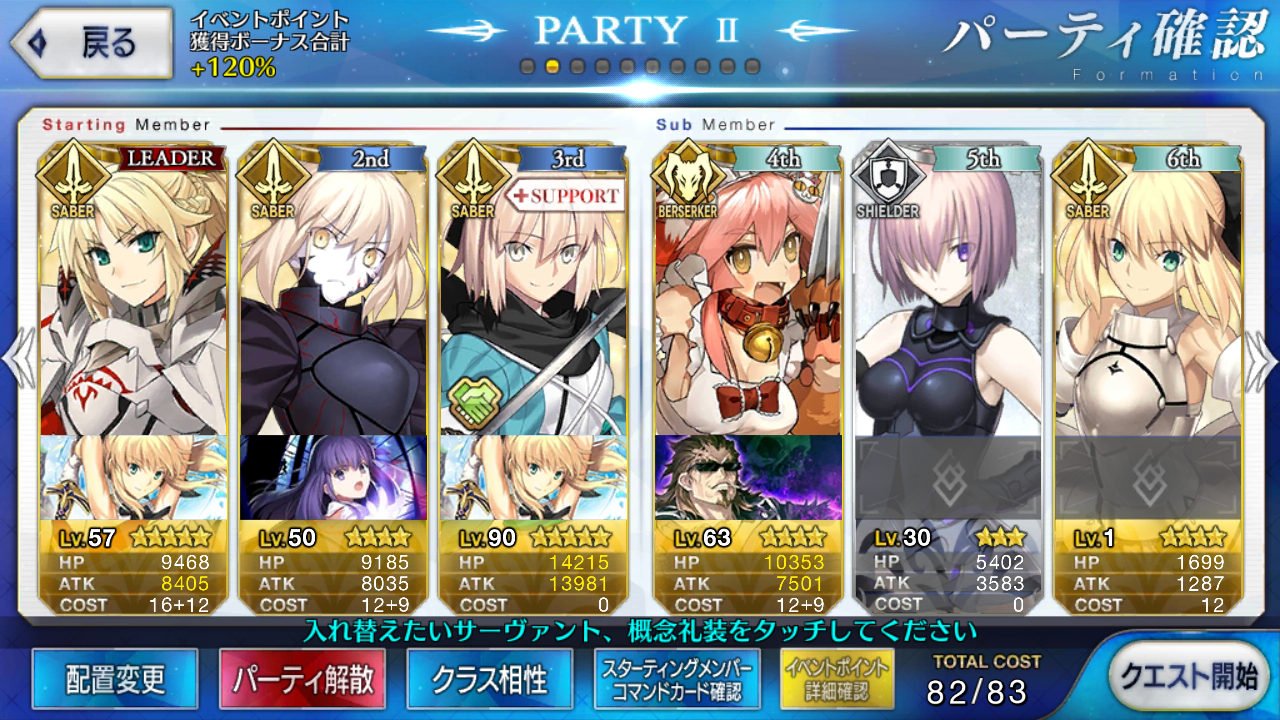Select the empty craft essence slot under Shielder

click(947, 478)
